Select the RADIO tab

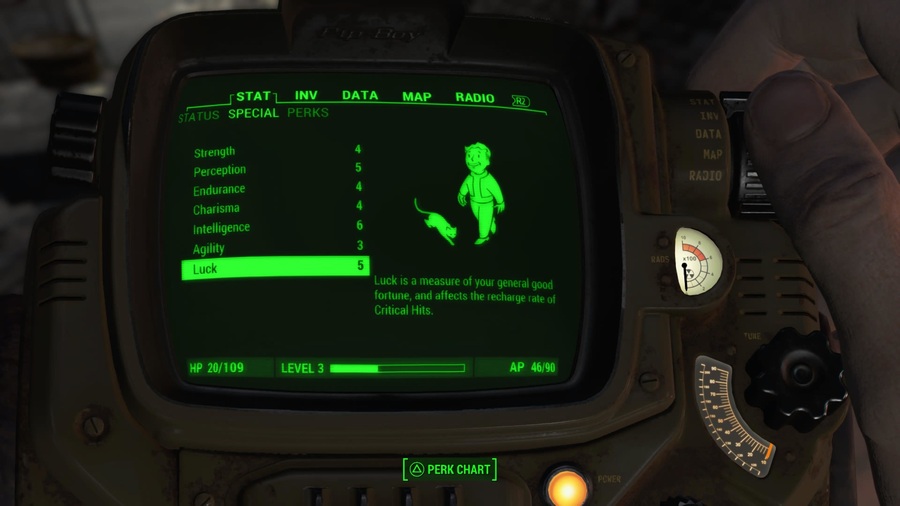[x=475, y=97]
